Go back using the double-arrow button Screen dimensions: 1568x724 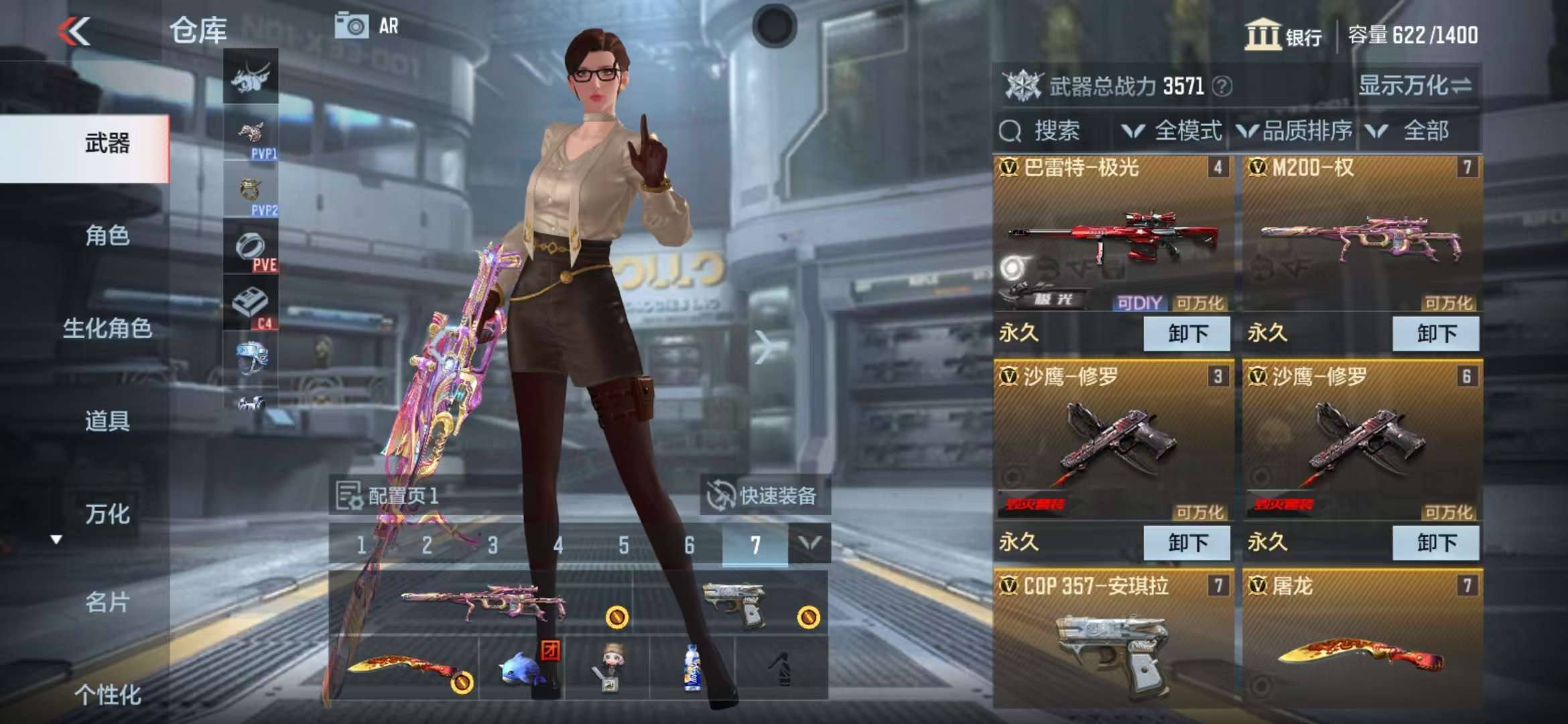pyautogui.click(x=74, y=32)
